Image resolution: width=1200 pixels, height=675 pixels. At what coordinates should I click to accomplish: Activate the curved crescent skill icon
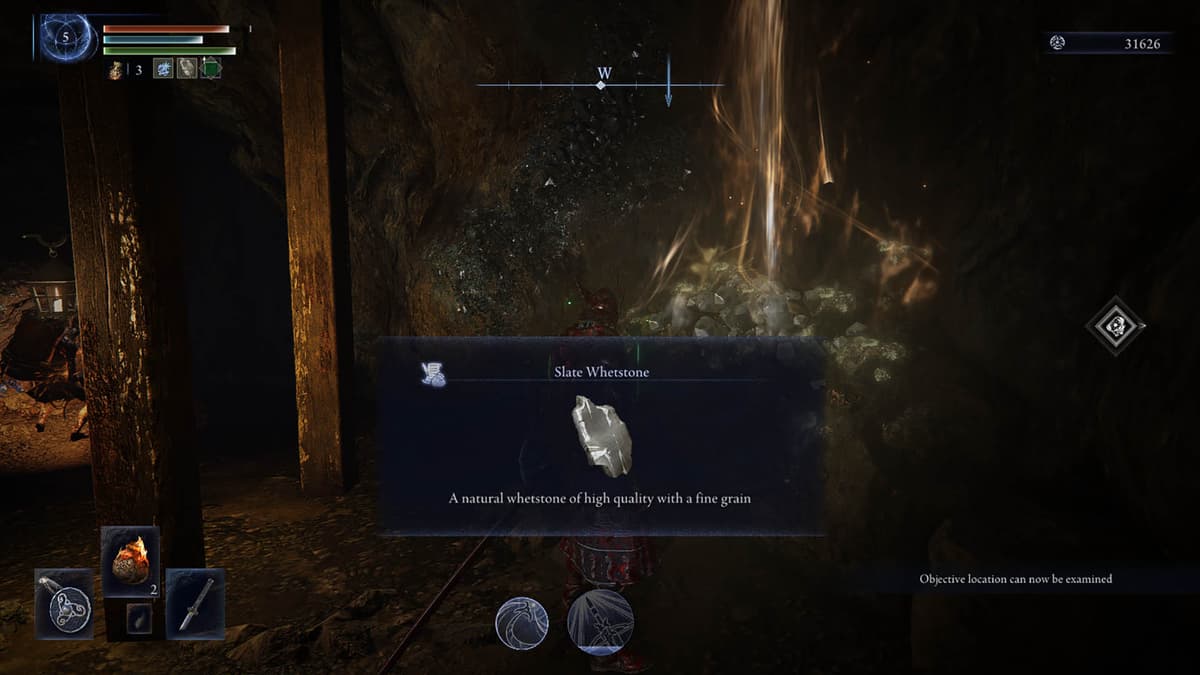tap(522, 623)
